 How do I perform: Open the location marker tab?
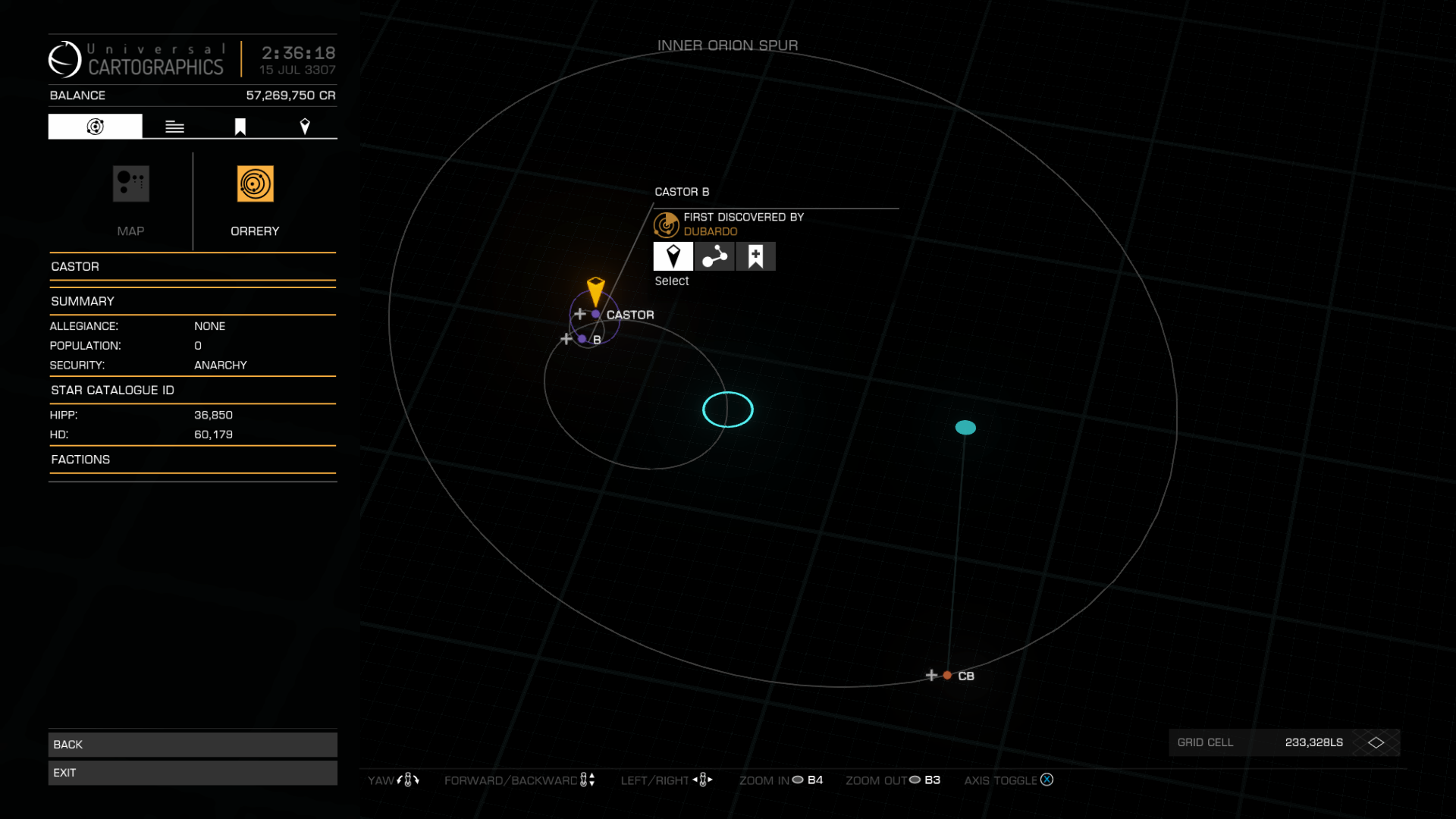305,127
